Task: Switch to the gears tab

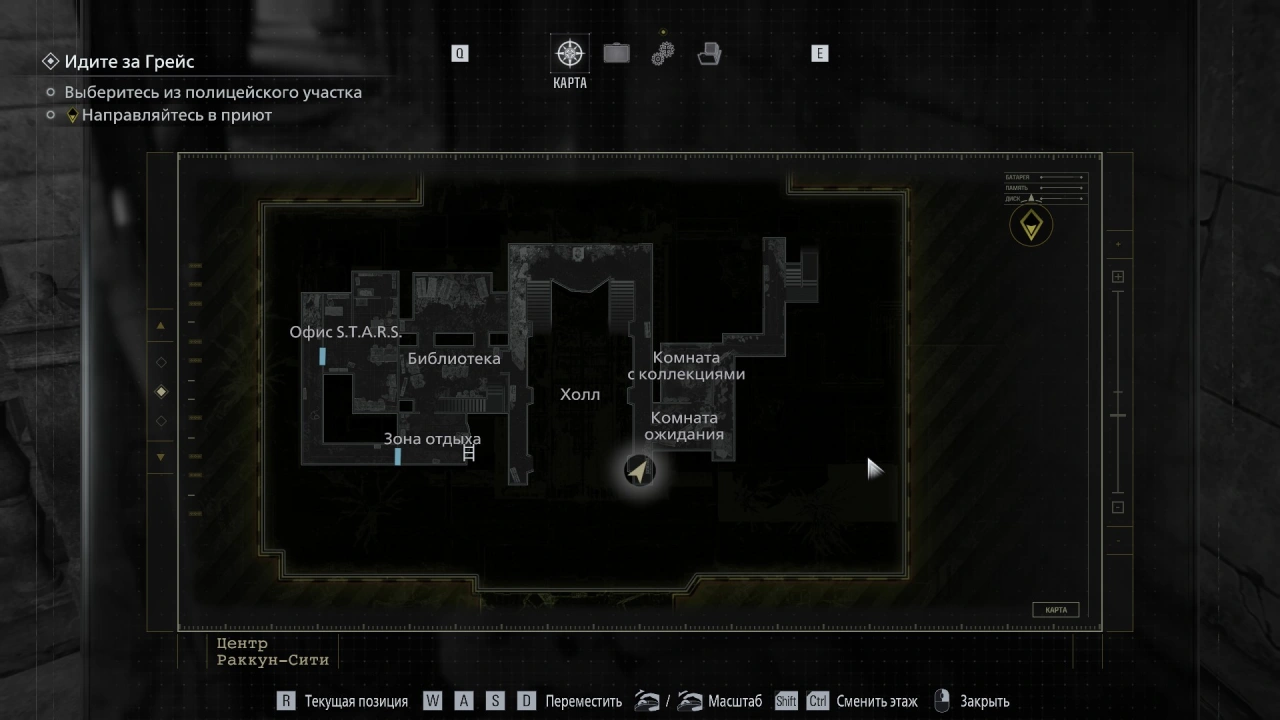Action: click(662, 53)
